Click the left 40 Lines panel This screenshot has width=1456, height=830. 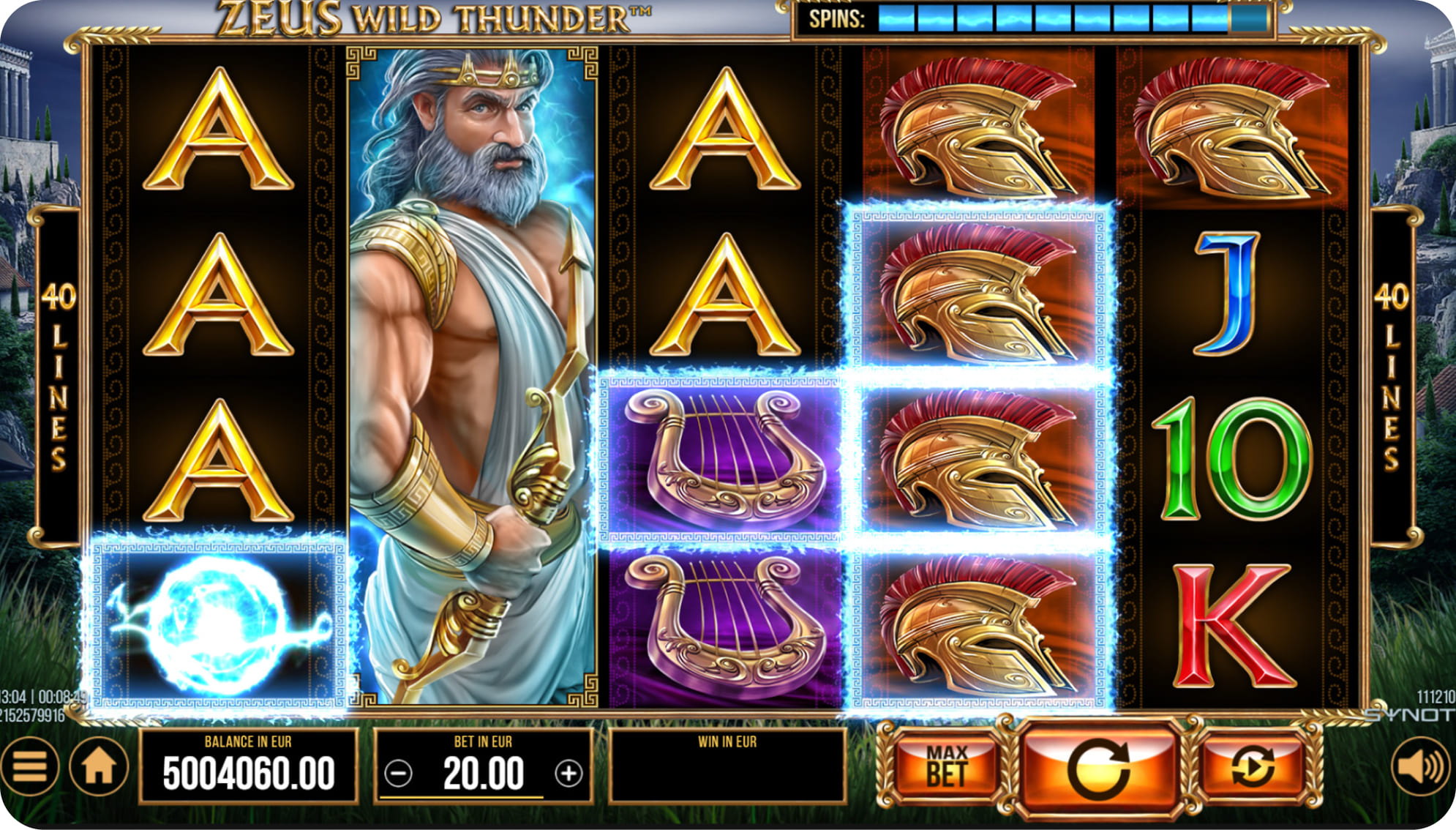tap(57, 366)
